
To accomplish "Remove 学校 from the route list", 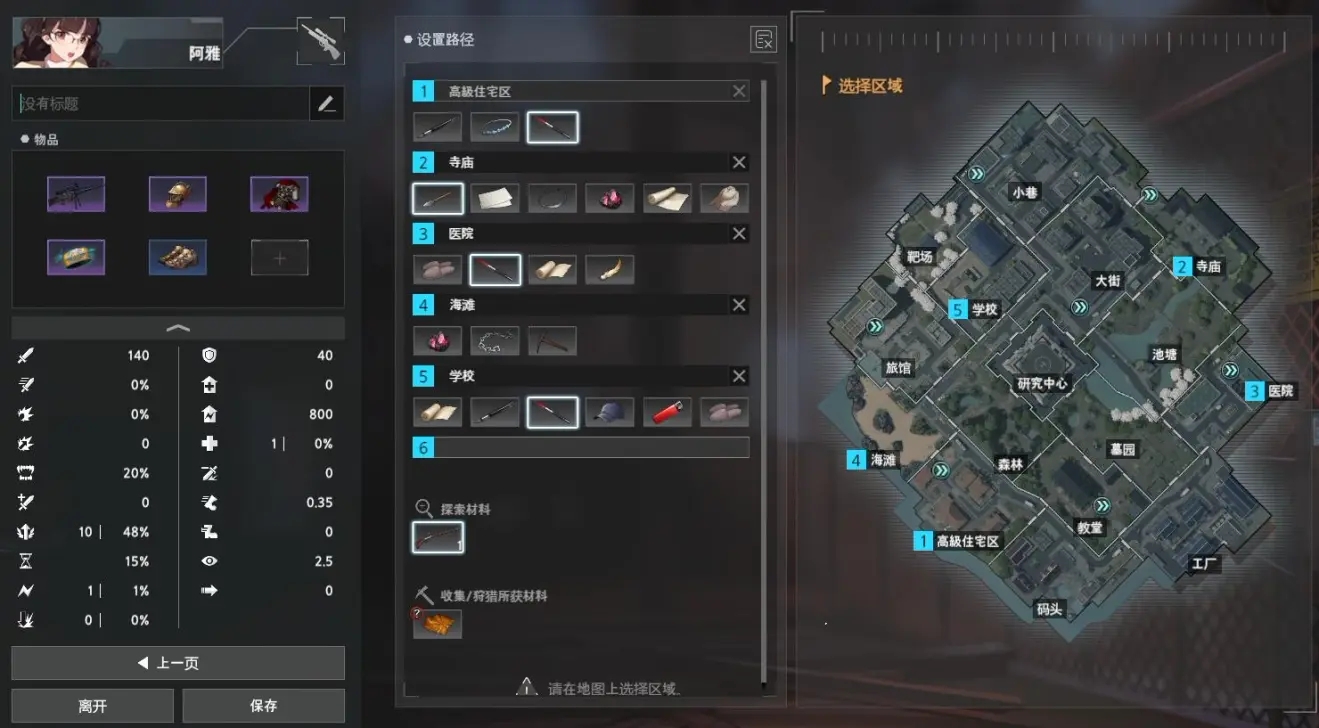I will click(x=739, y=376).
